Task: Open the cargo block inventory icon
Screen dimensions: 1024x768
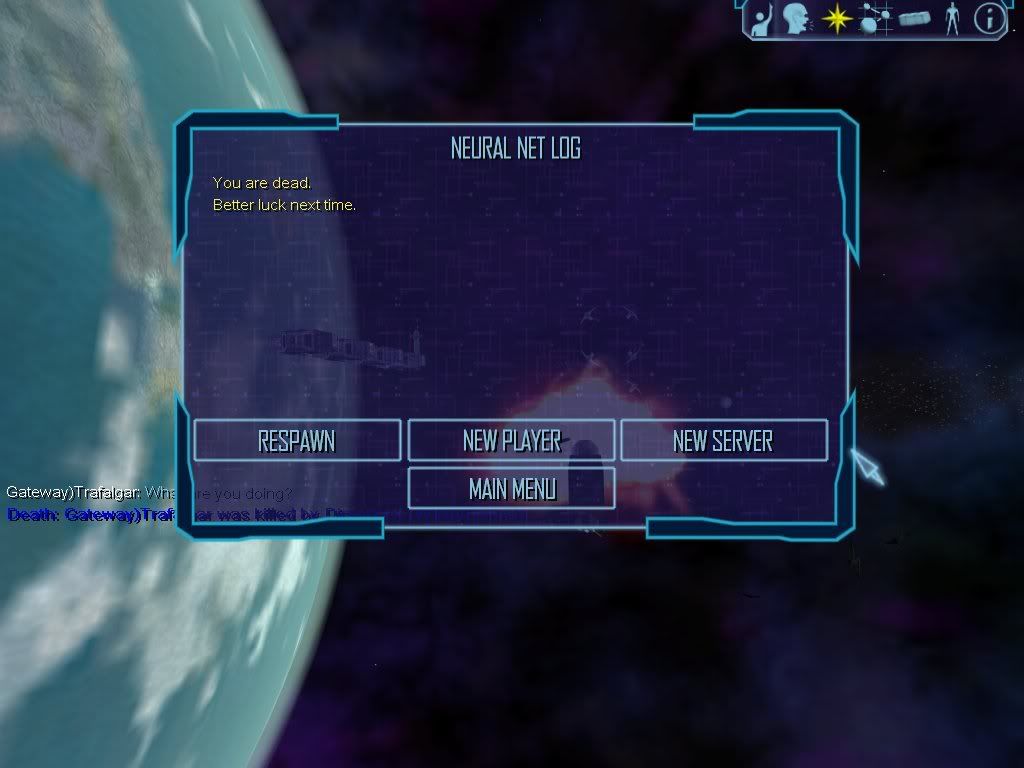Action: click(914, 18)
